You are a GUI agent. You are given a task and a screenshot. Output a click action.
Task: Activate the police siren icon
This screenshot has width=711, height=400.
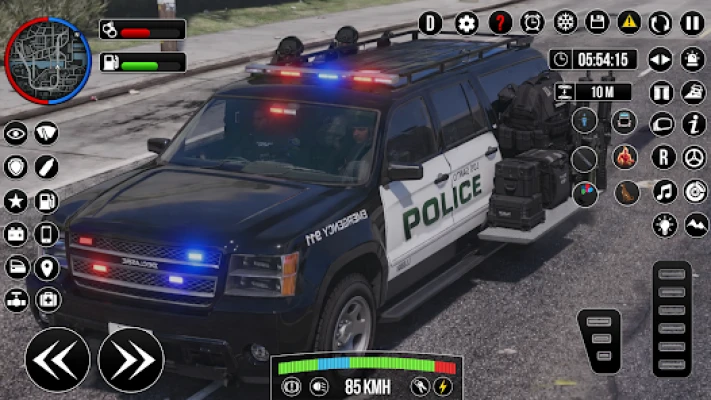click(x=692, y=60)
